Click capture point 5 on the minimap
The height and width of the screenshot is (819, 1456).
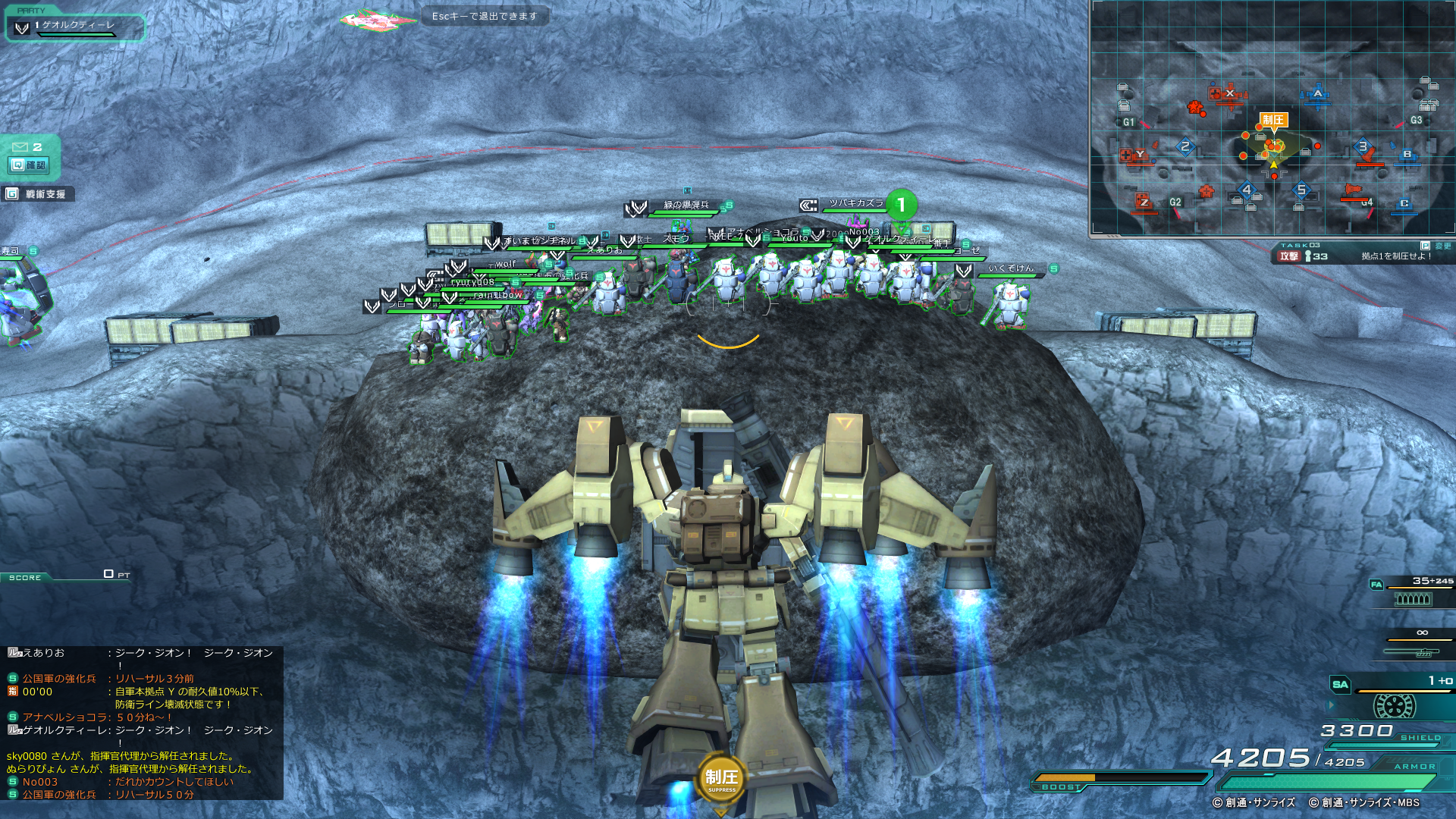[1301, 190]
